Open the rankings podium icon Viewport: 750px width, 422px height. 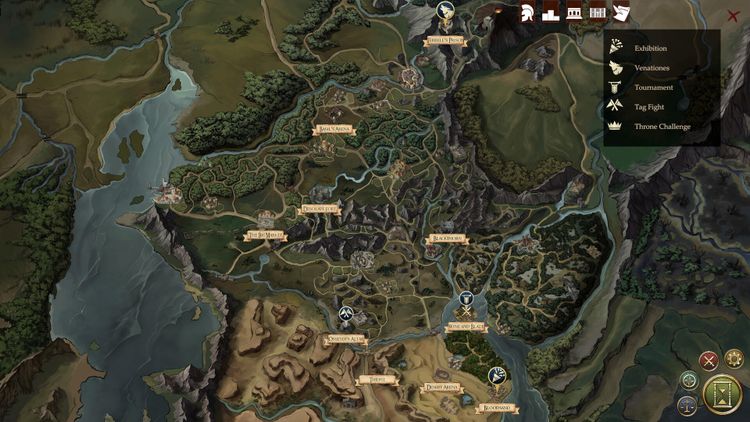point(550,13)
